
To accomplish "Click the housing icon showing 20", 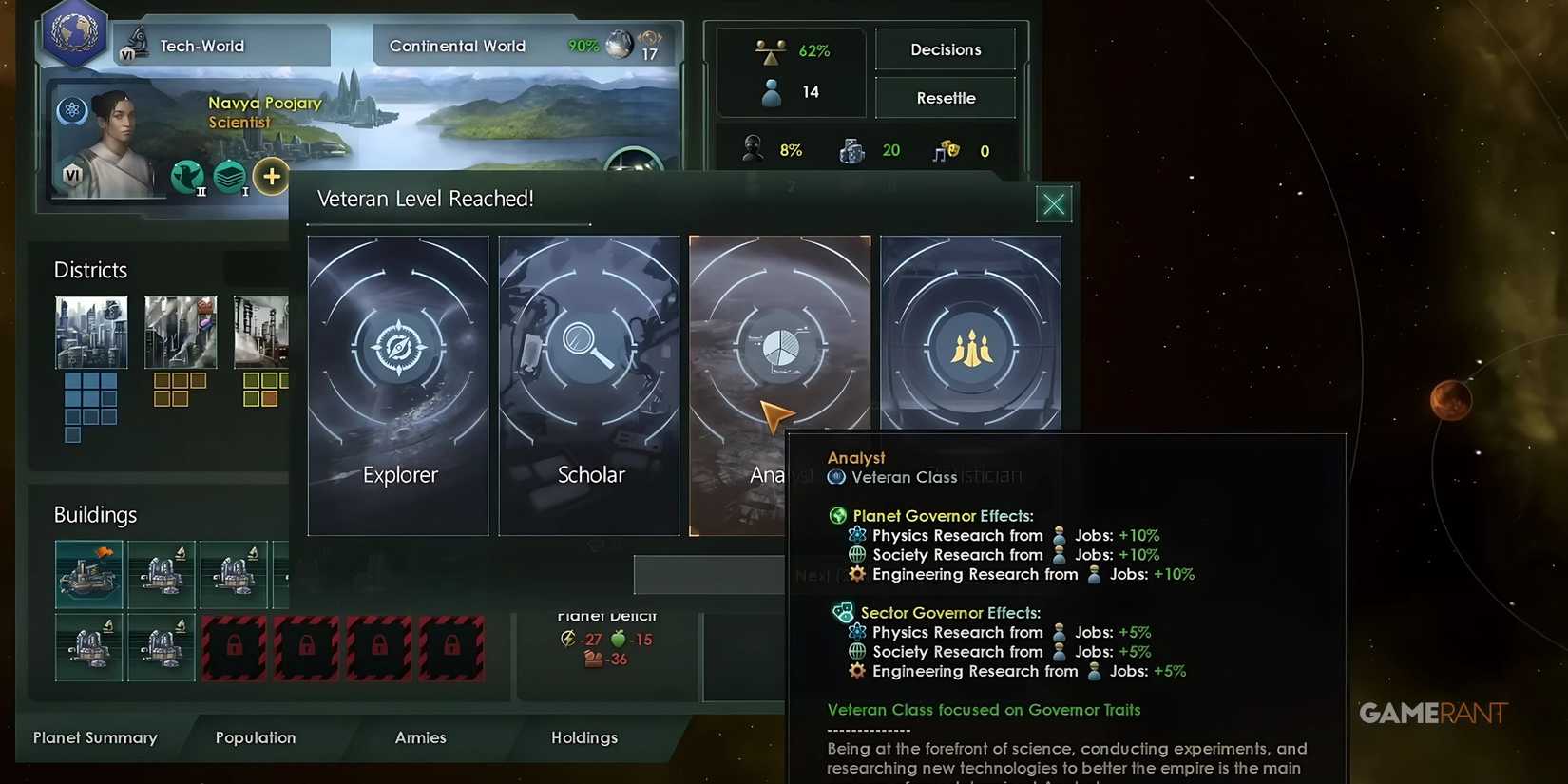I will [852, 150].
